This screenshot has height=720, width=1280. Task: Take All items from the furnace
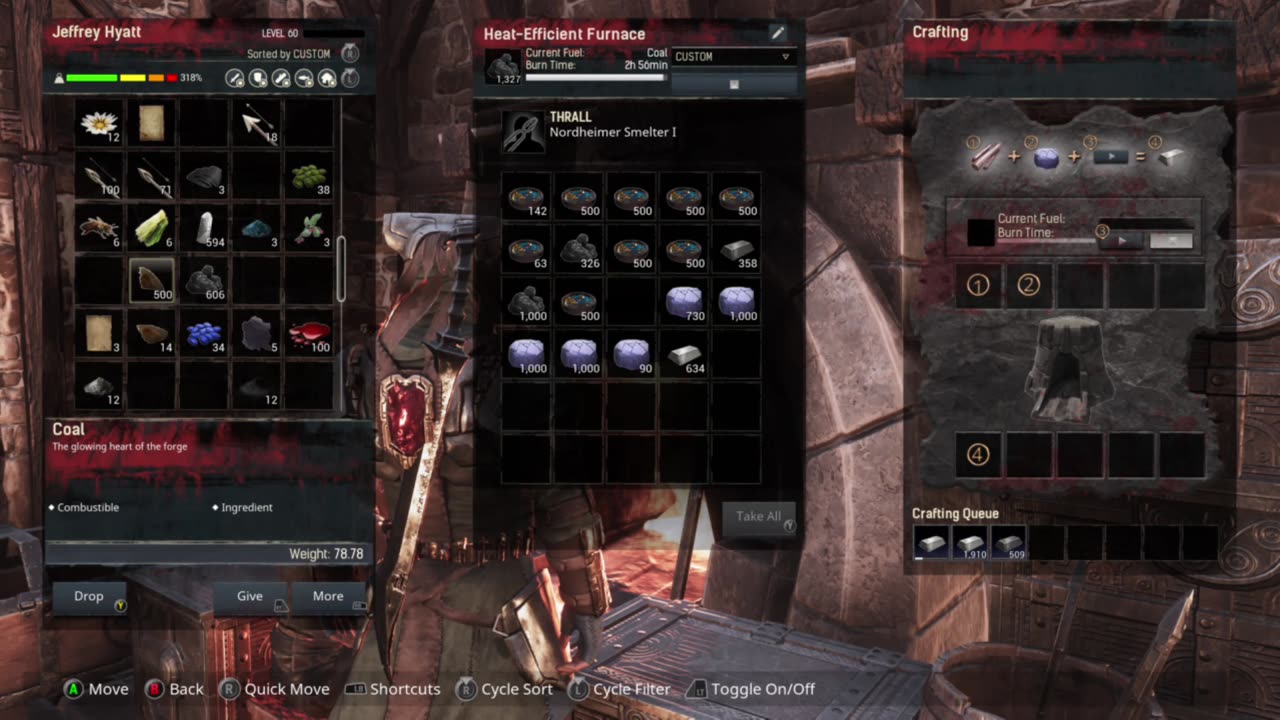[x=759, y=516]
